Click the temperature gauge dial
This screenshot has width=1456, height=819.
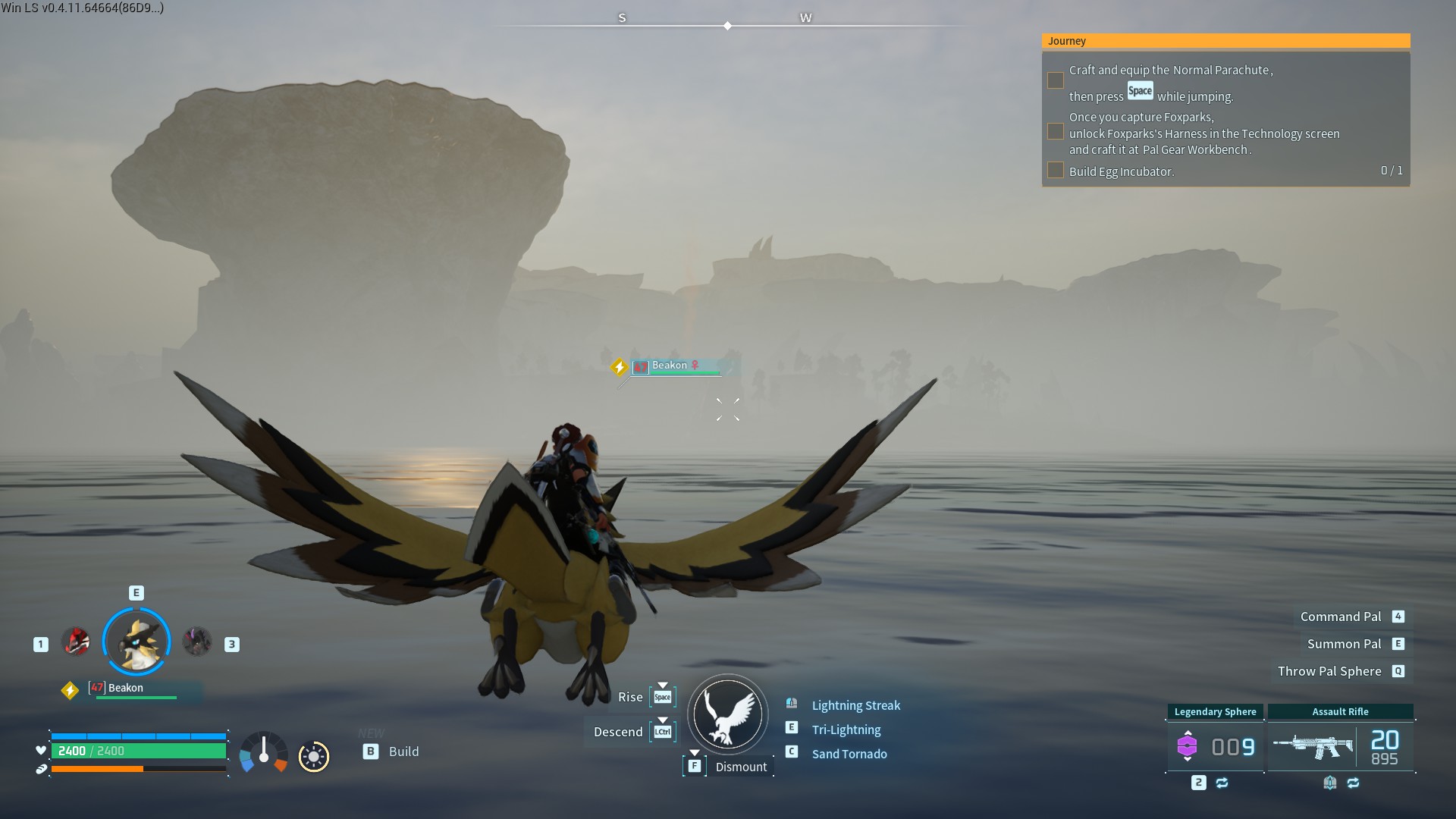point(264,753)
